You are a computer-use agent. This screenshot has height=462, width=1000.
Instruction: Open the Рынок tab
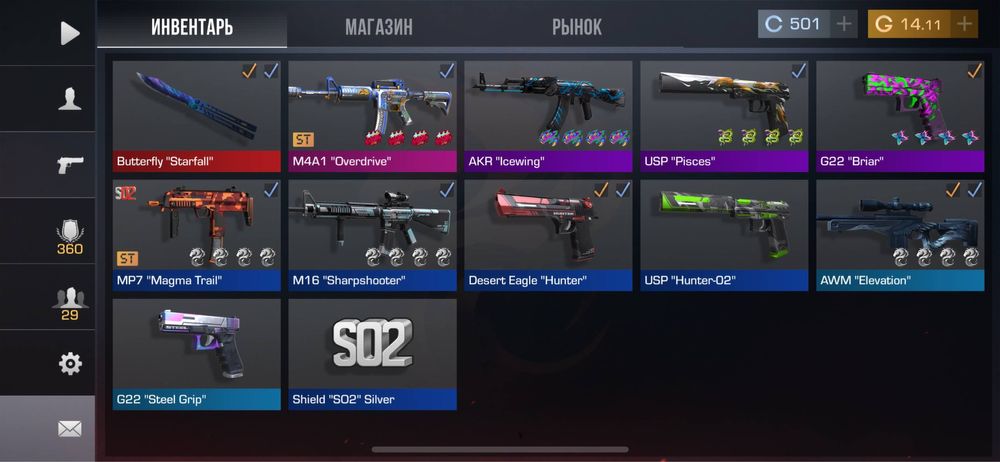[577, 27]
